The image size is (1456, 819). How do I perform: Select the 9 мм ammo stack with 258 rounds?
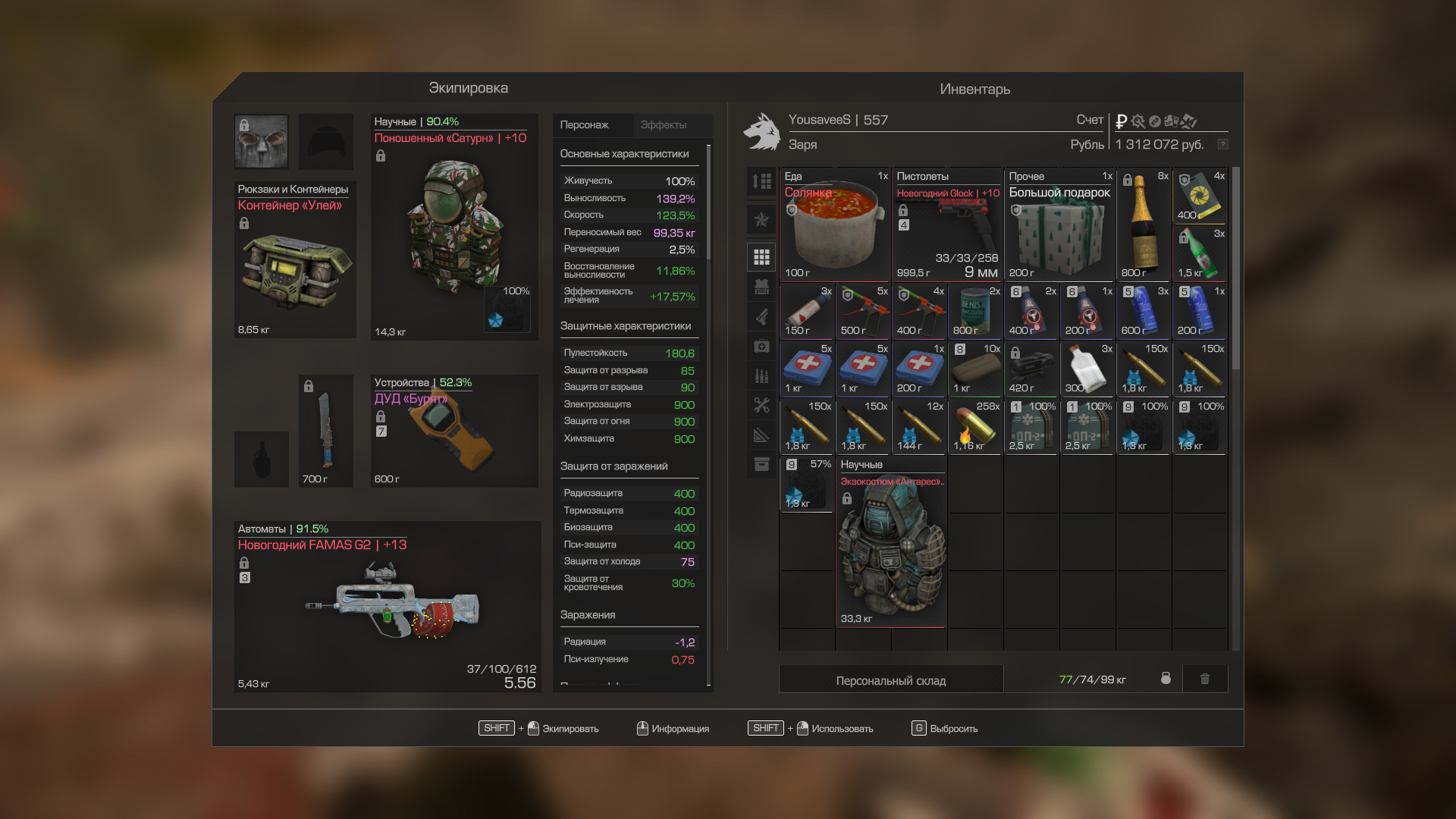(x=975, y=427)
